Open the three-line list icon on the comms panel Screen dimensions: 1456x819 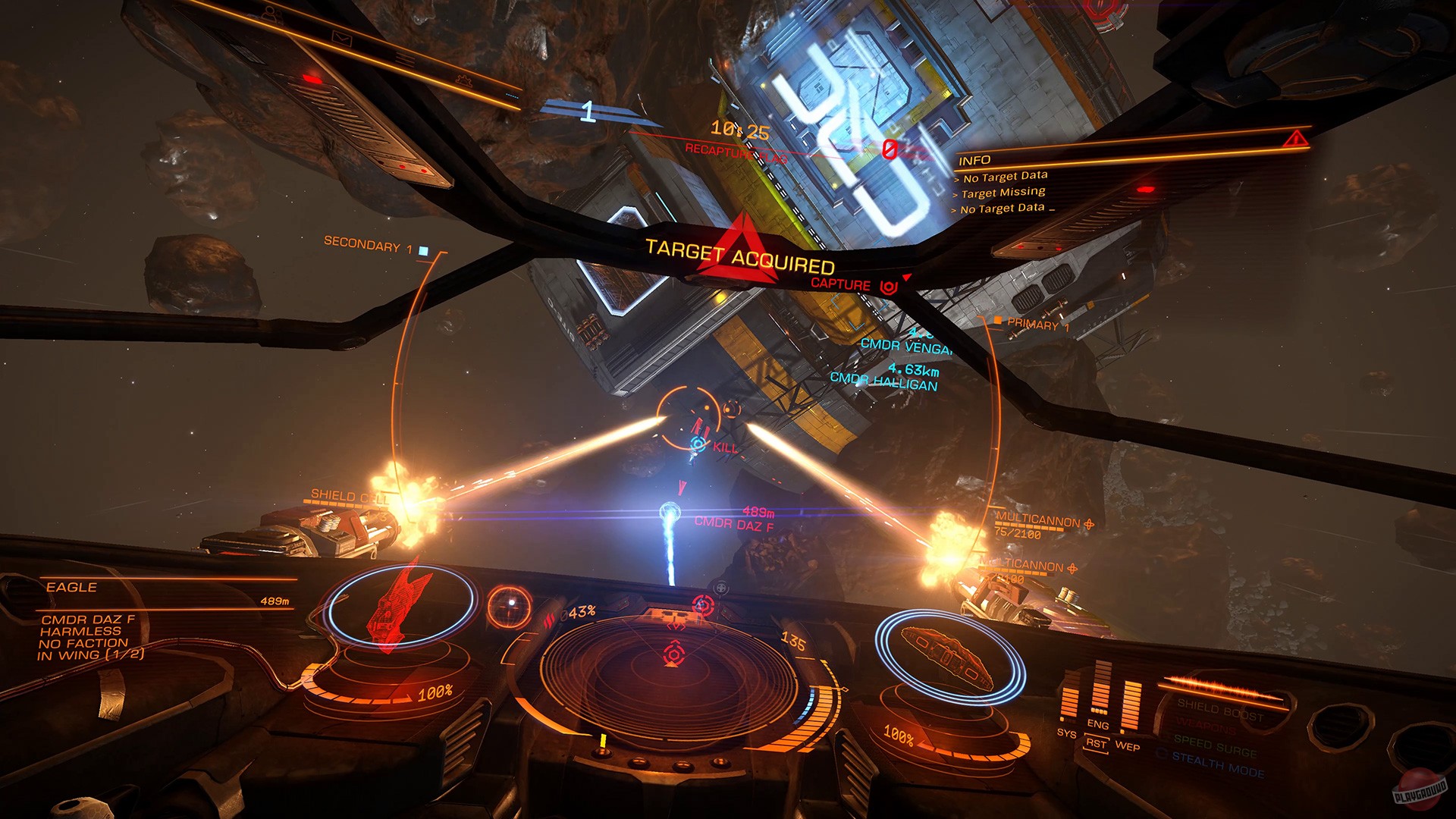pyautogui.click(x=404, y=58)
